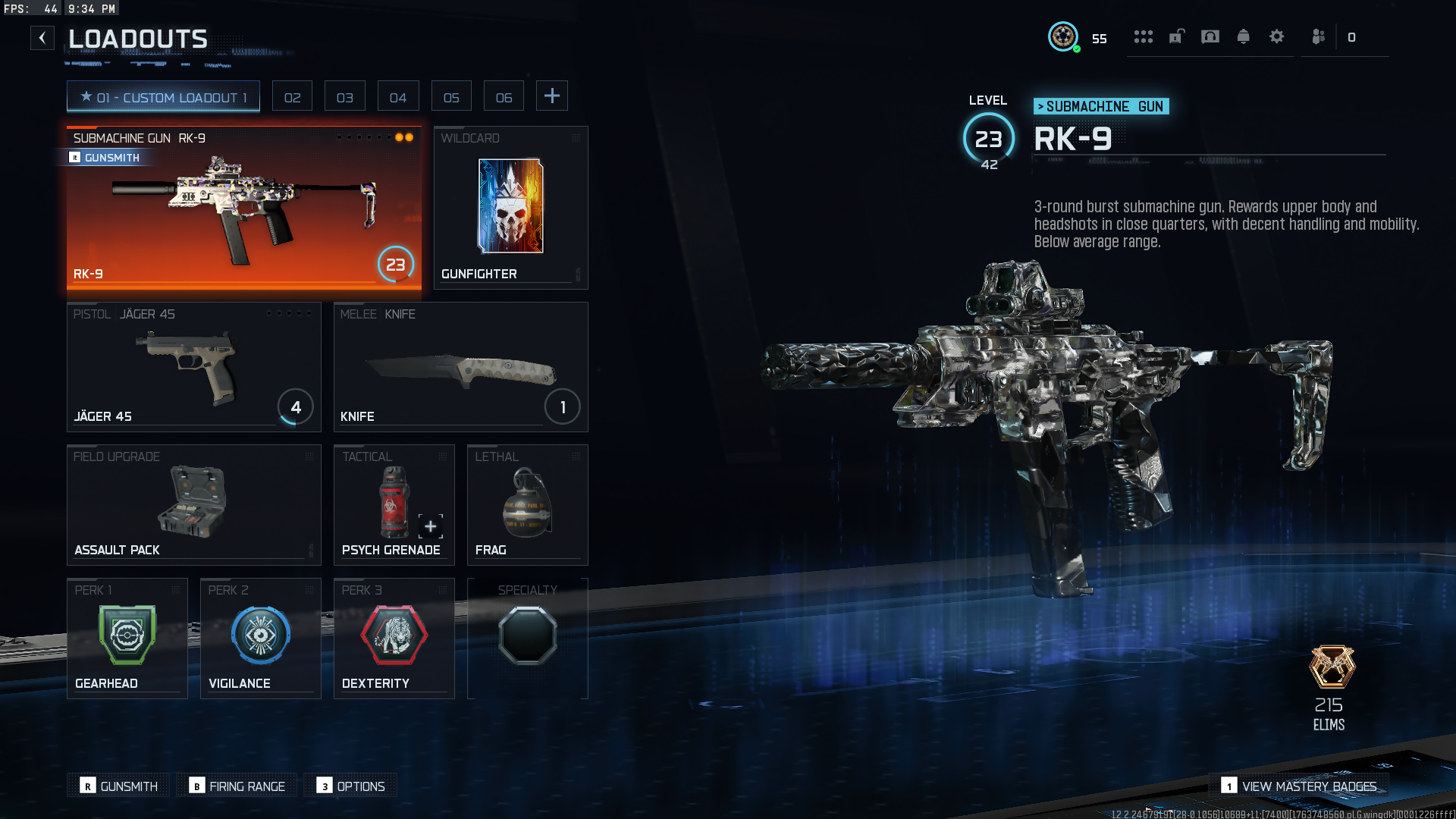Select the RK-9 submachine gun slot

click(243, 208)
